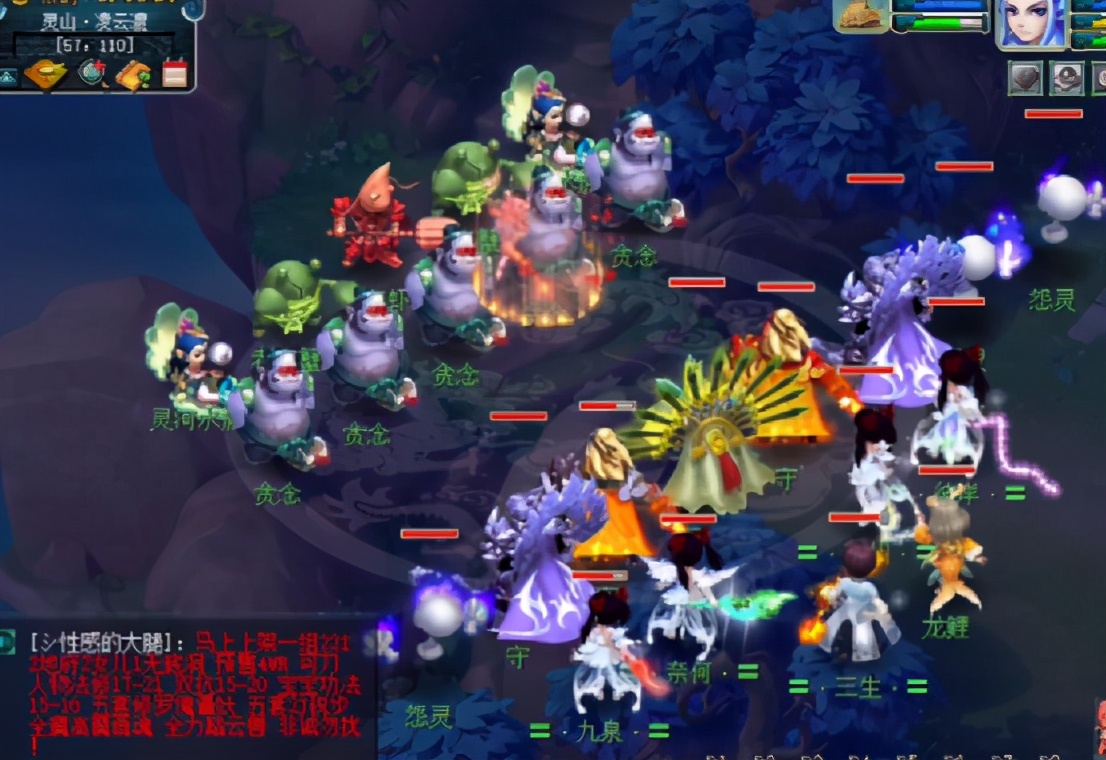Viewport: 1106px width, 760px height.
Task: Open the gold ingot treasure icon
Action: point(46,75)
